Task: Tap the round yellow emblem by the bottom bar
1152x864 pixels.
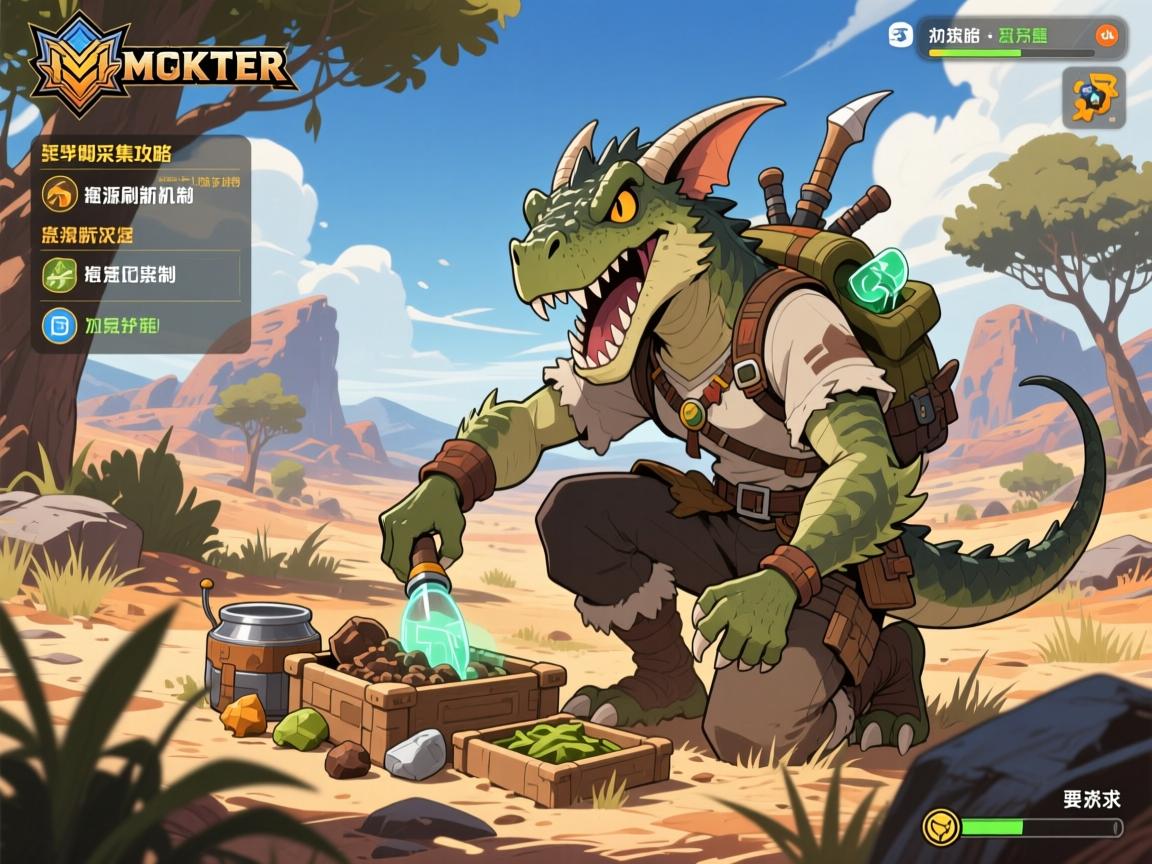Action: pyautogui.click(x=941, y=827)
